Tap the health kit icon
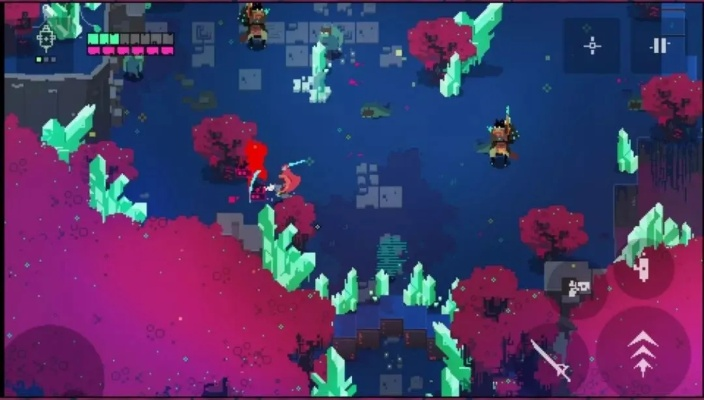This screenshot has height=400, width=704. (x=46, y=40)
